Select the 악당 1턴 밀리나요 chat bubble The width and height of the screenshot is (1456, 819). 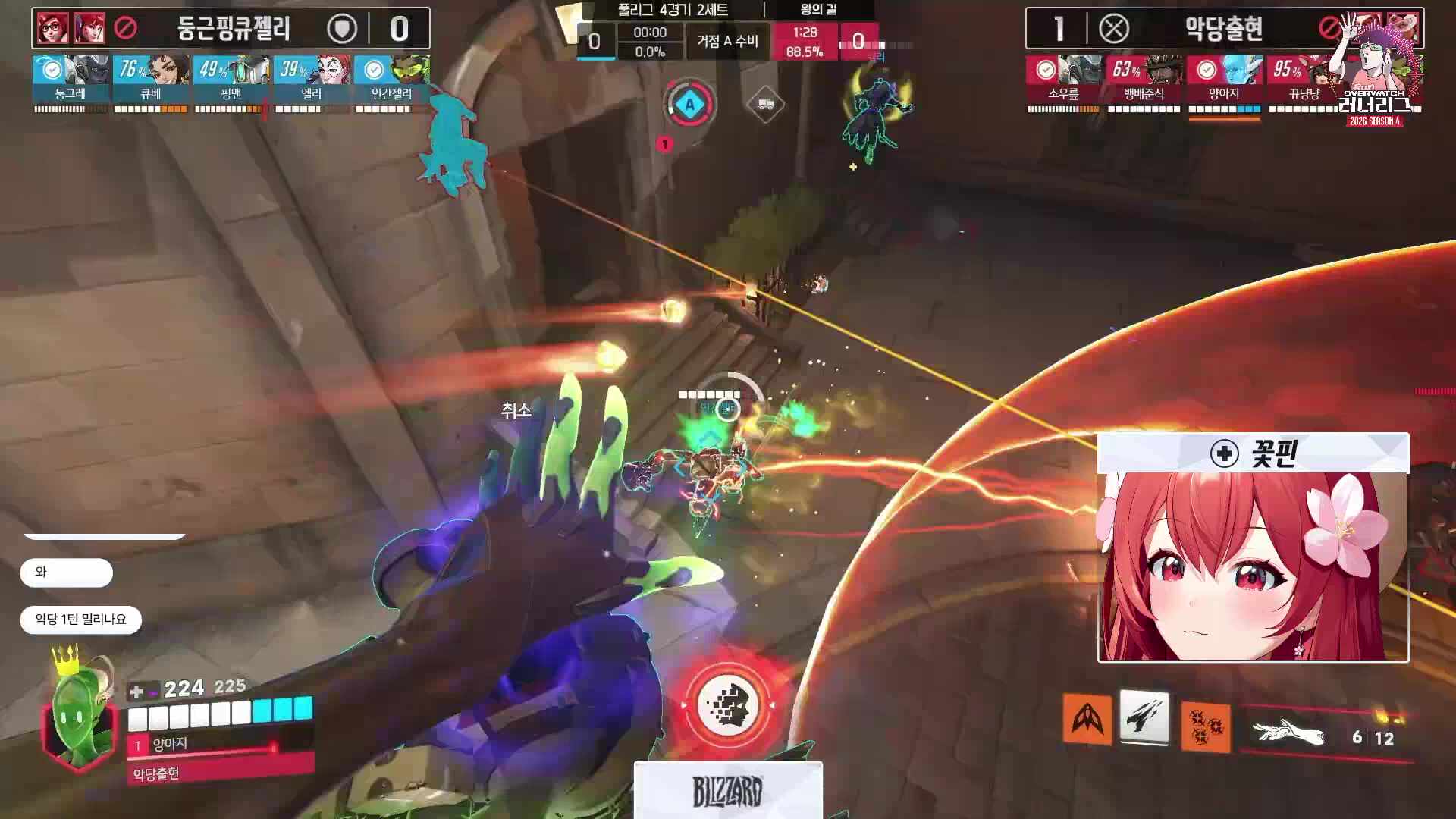click(80, 620)
